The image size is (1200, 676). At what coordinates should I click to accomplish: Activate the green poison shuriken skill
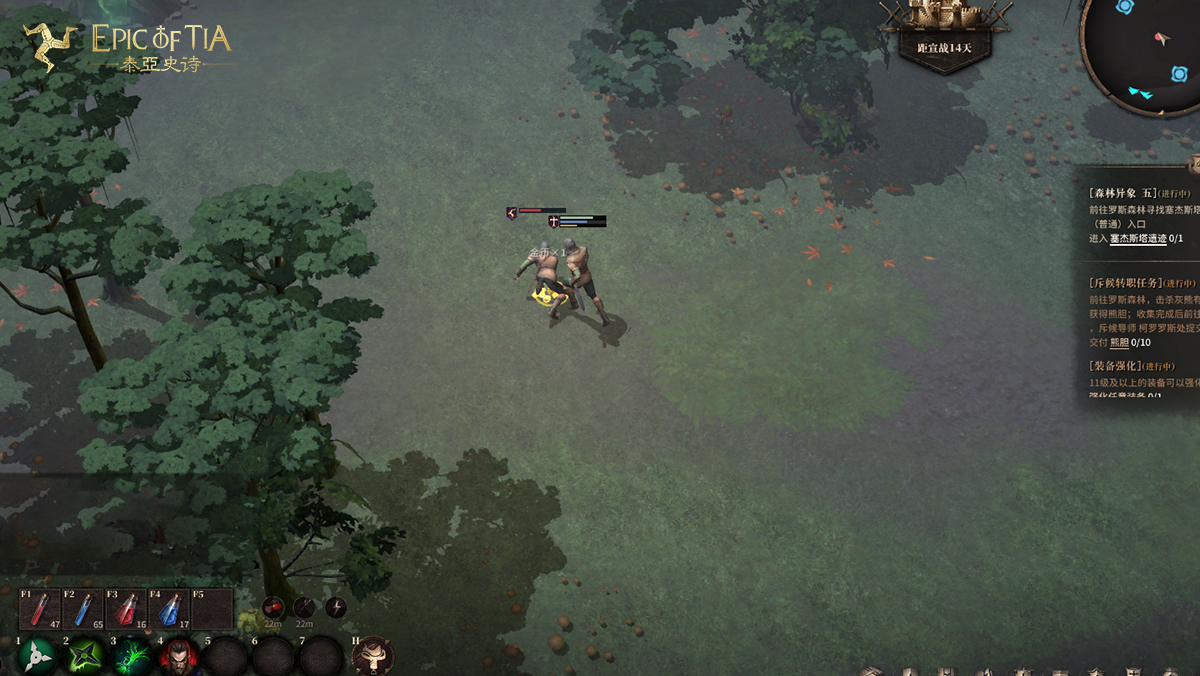[x=85, y=657]
